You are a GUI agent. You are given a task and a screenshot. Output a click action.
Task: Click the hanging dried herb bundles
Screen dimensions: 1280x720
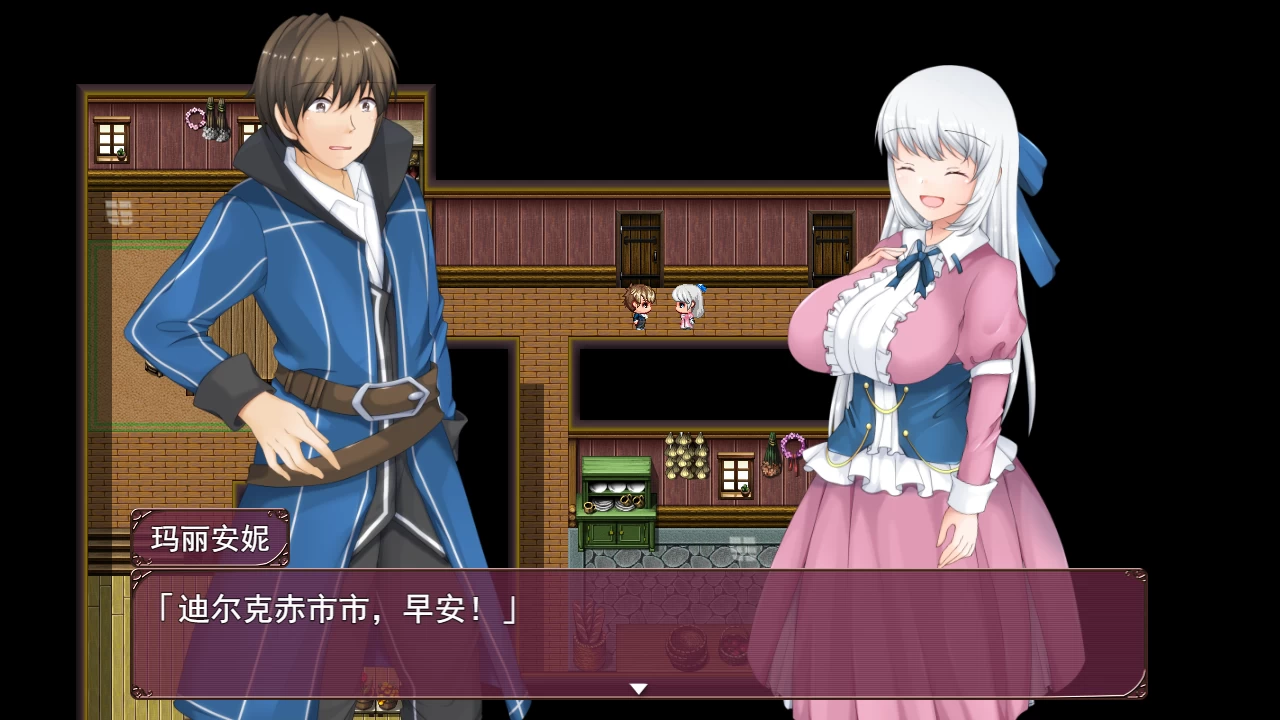pyautogui.click(x=217, y=120)
